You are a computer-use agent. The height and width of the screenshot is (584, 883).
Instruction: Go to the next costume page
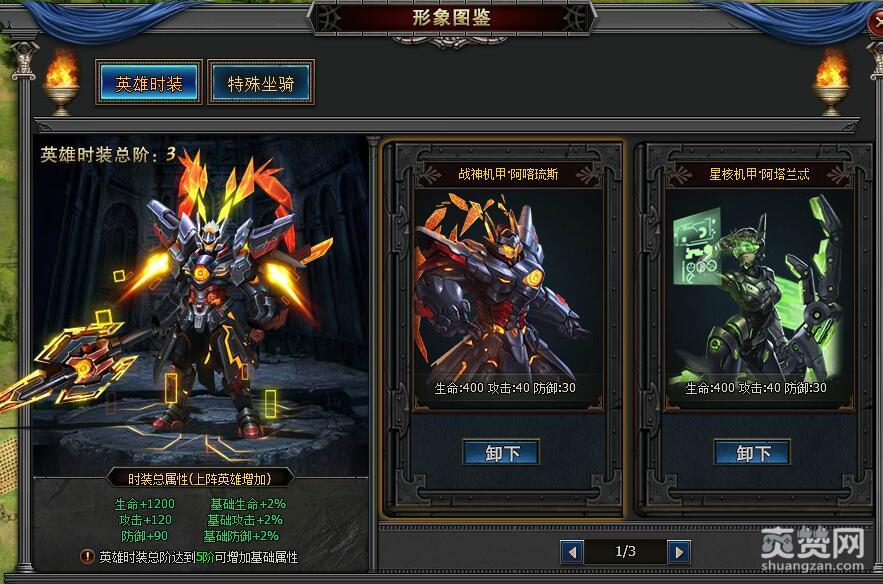[679, 551]
